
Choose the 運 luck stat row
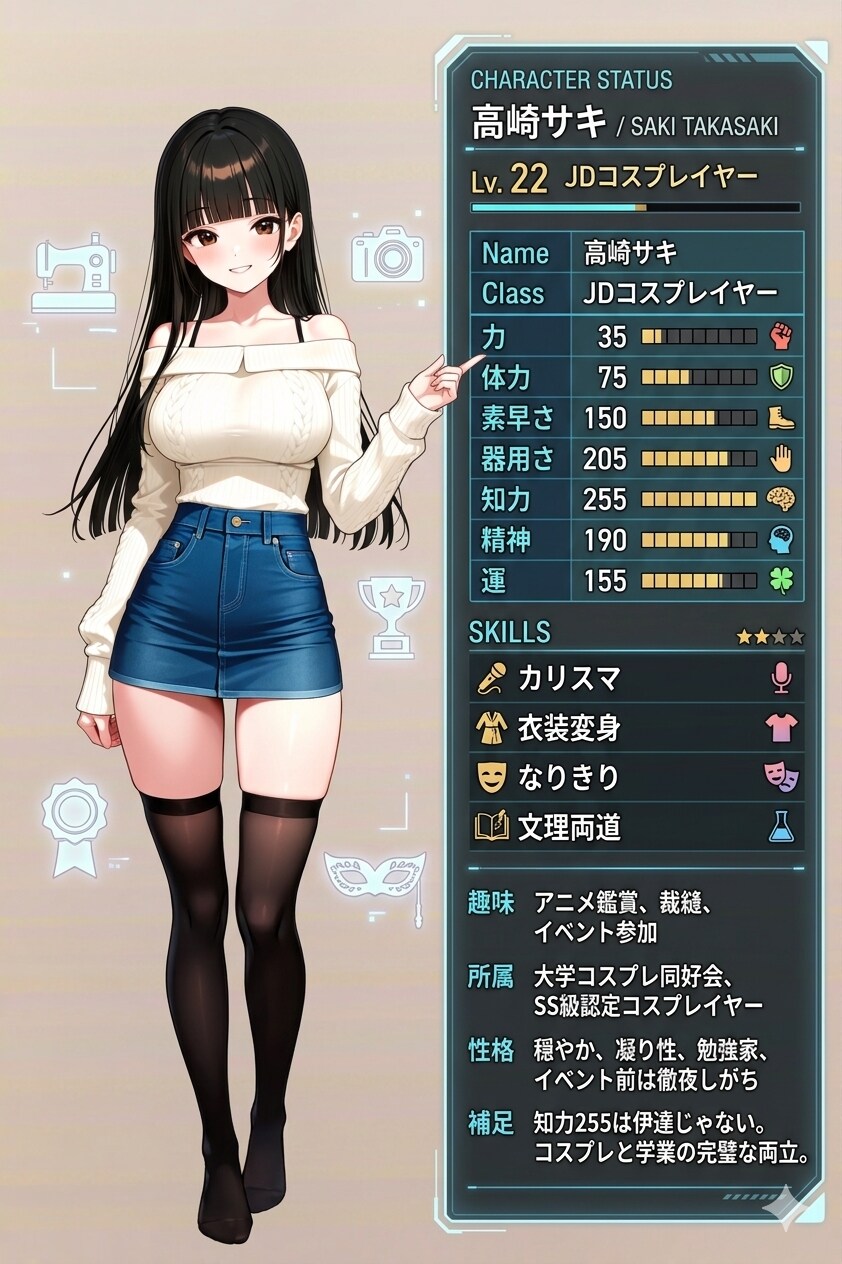click(x=636, y=580)
